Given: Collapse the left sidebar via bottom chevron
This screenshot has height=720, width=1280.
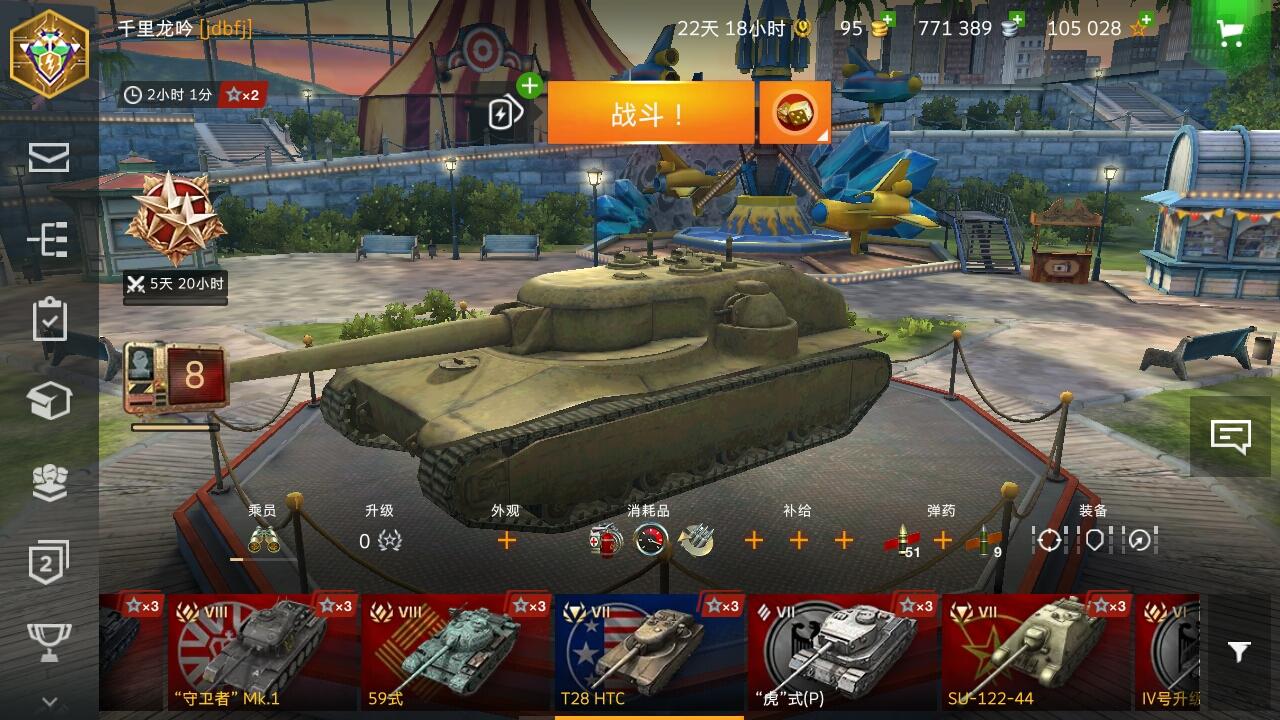Looking at the screenshot, I should [x=49, y=702].
